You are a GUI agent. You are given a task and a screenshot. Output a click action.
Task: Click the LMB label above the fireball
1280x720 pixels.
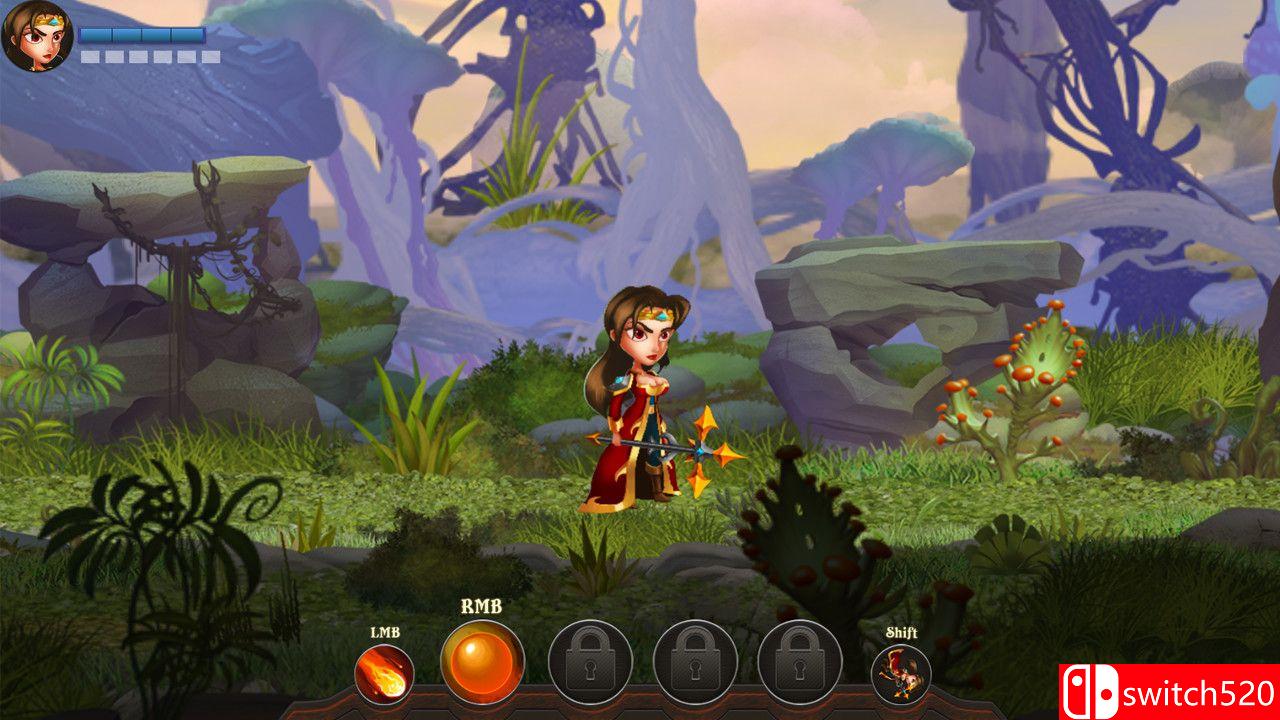coord(385,632)
